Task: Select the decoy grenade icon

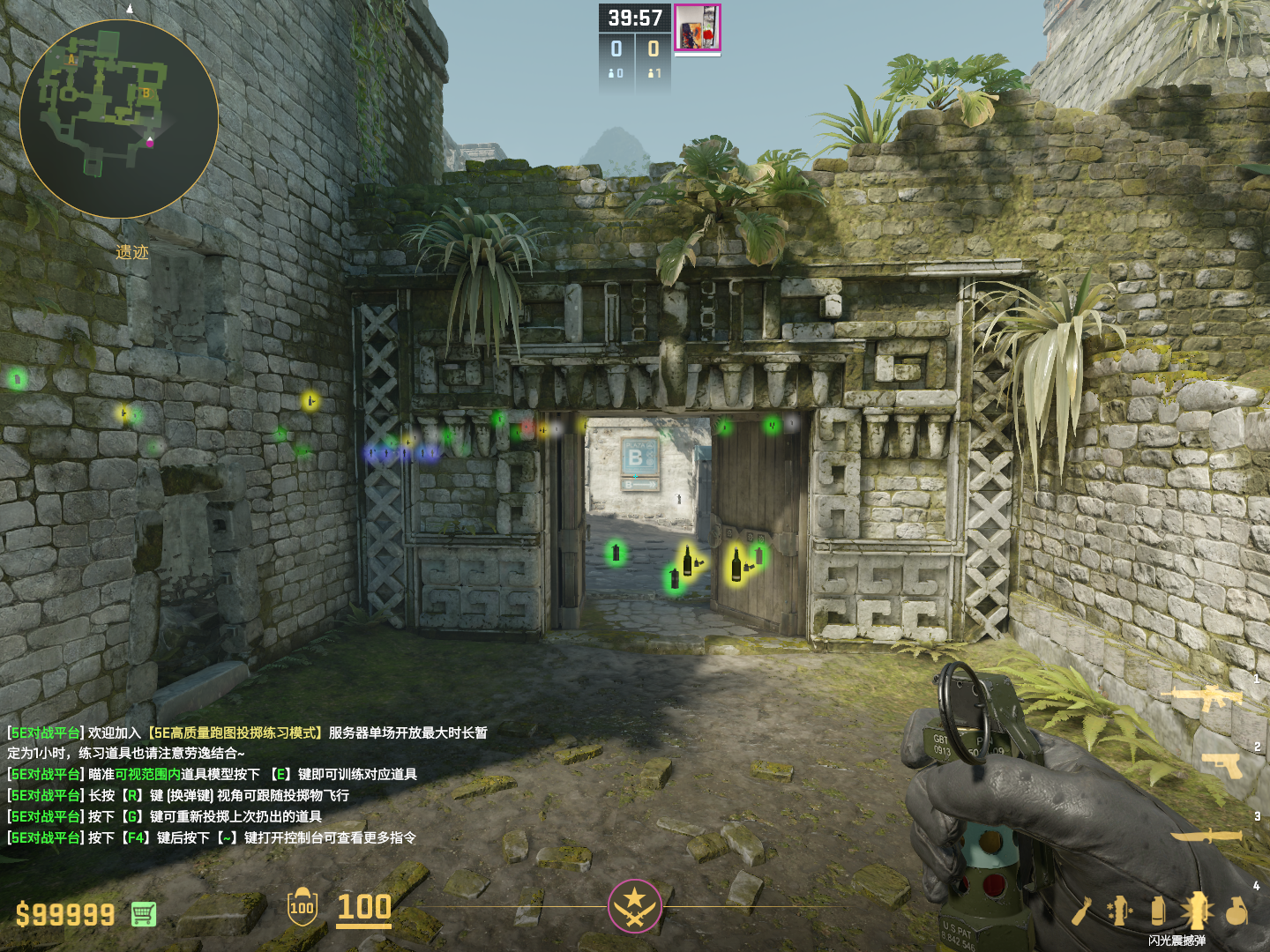Action: coord(1120,911)
